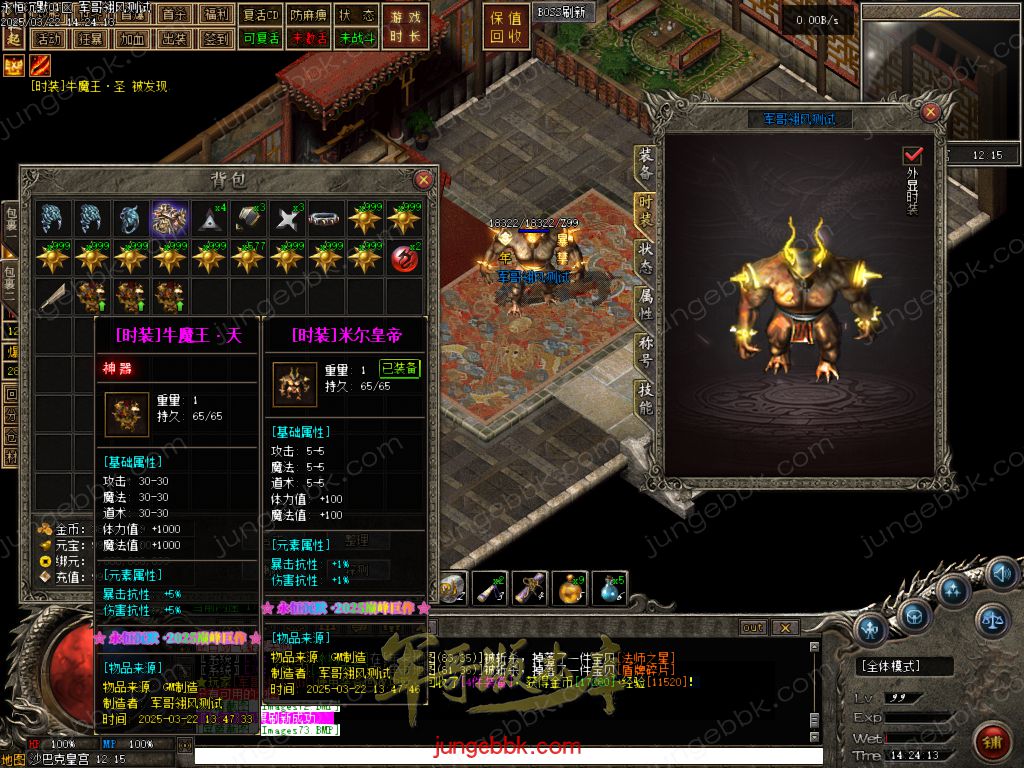
Task: Click the 保值回收 recycle button
Action: click(506, 28)
